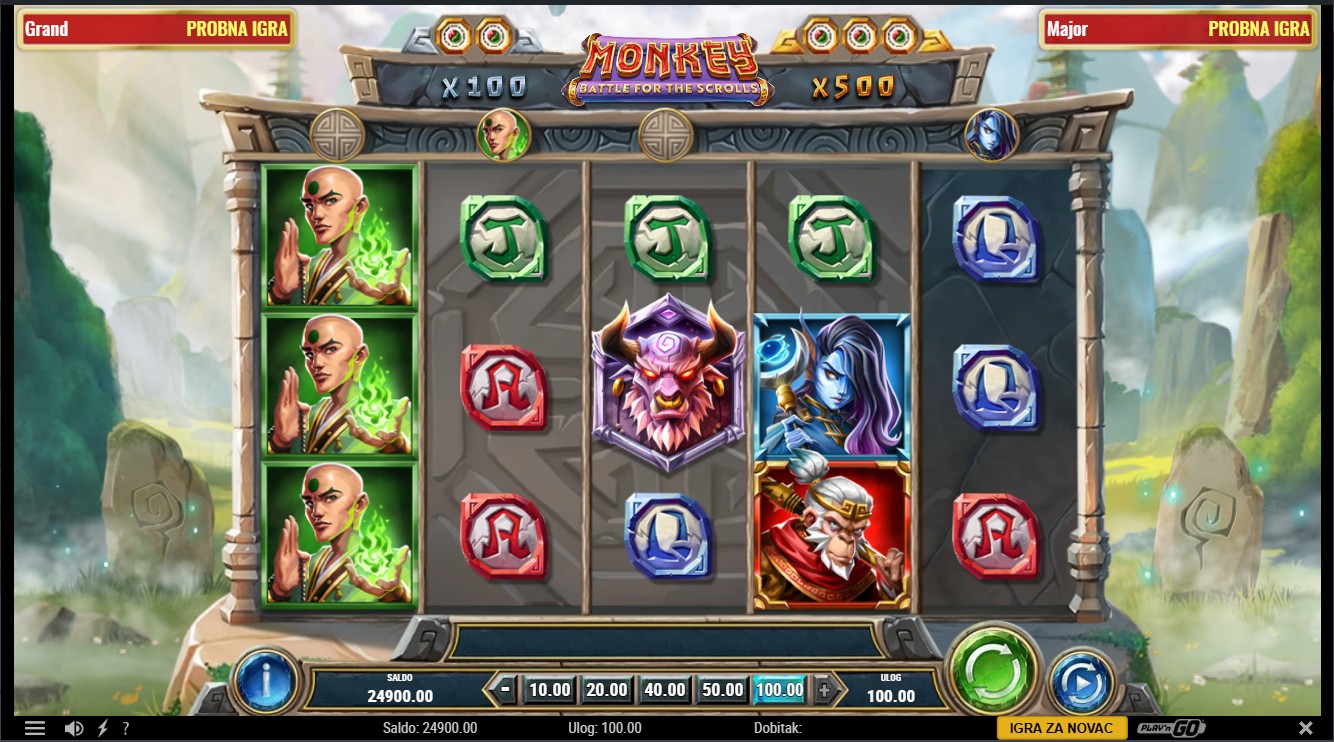Select the 40.00 bet option
The width and height of the screenshot is (1334, 742).
(x=665, y=689)
